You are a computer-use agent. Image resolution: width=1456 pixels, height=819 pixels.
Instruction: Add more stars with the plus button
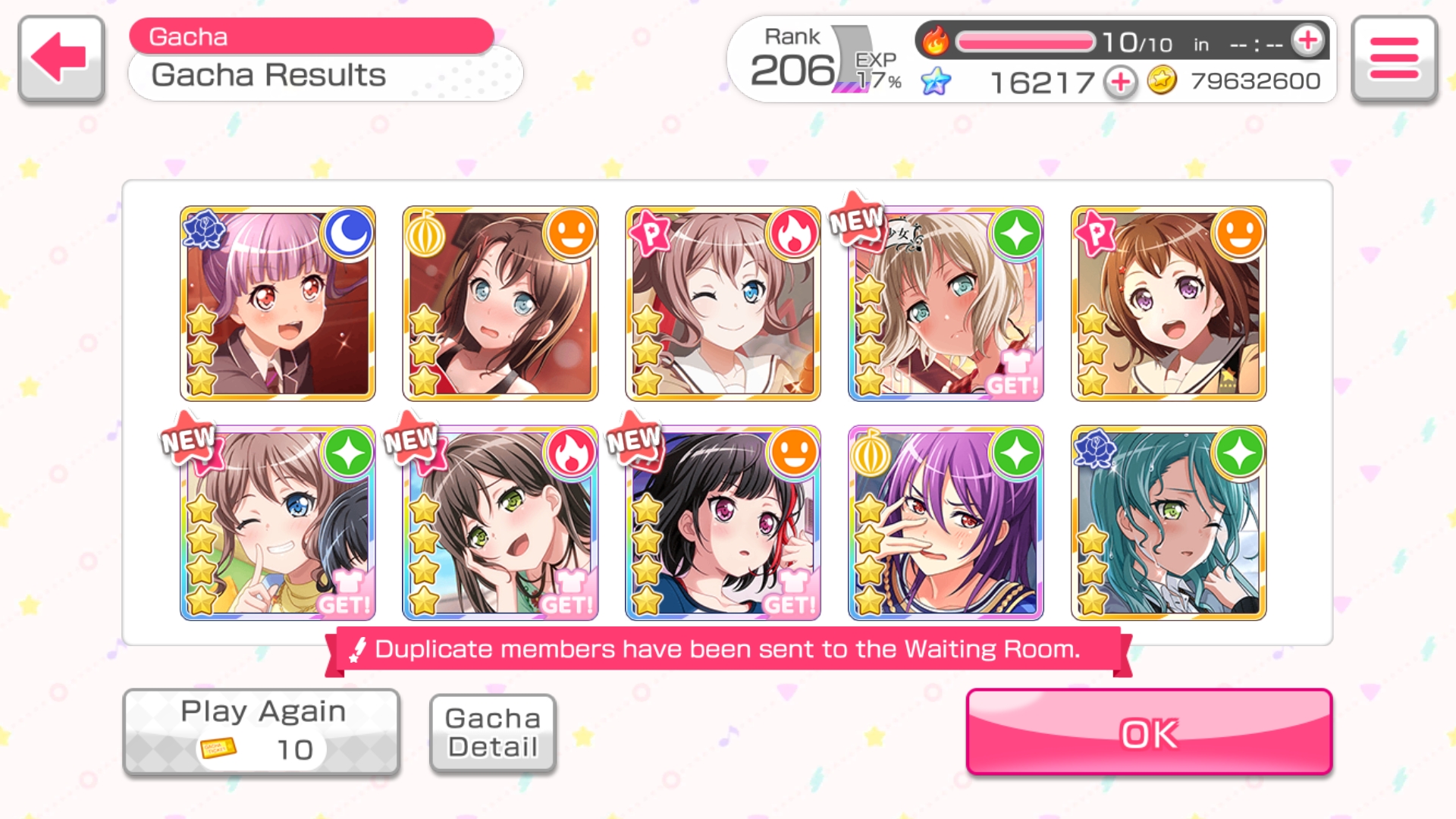1120,81
